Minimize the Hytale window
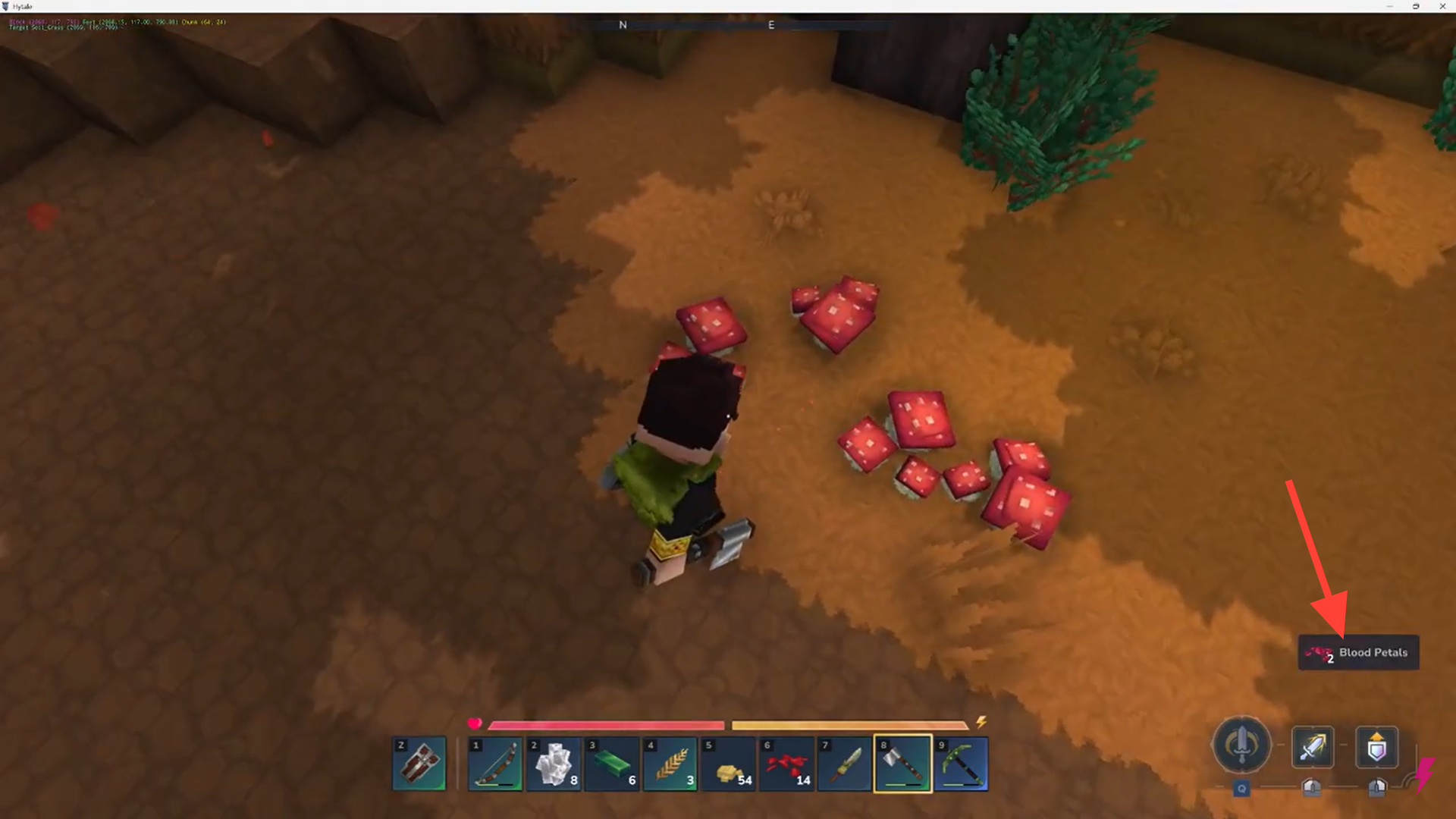1456x819 pixels. tap(1389, 6)
